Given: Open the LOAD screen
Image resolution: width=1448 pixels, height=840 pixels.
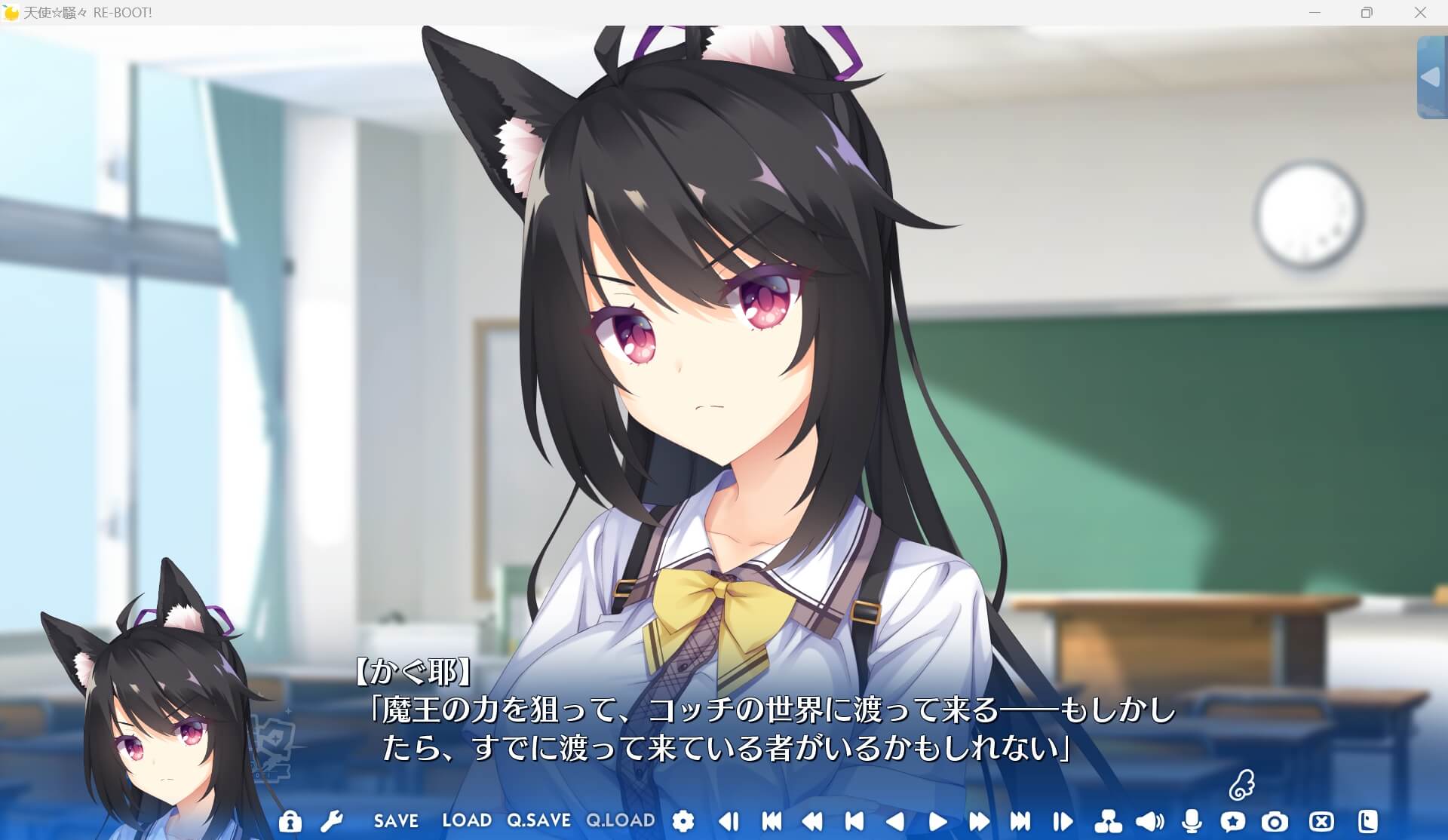Looking at the screenshot, I should [467, 821].
